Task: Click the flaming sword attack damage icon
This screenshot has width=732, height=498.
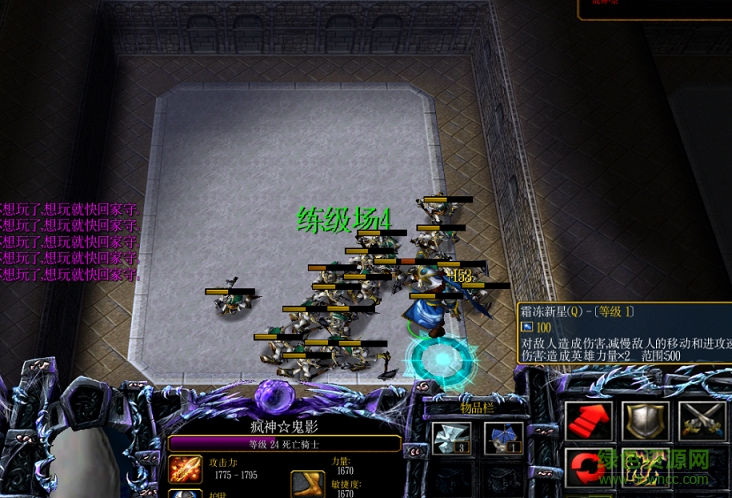Action: [x=185, y=470]
